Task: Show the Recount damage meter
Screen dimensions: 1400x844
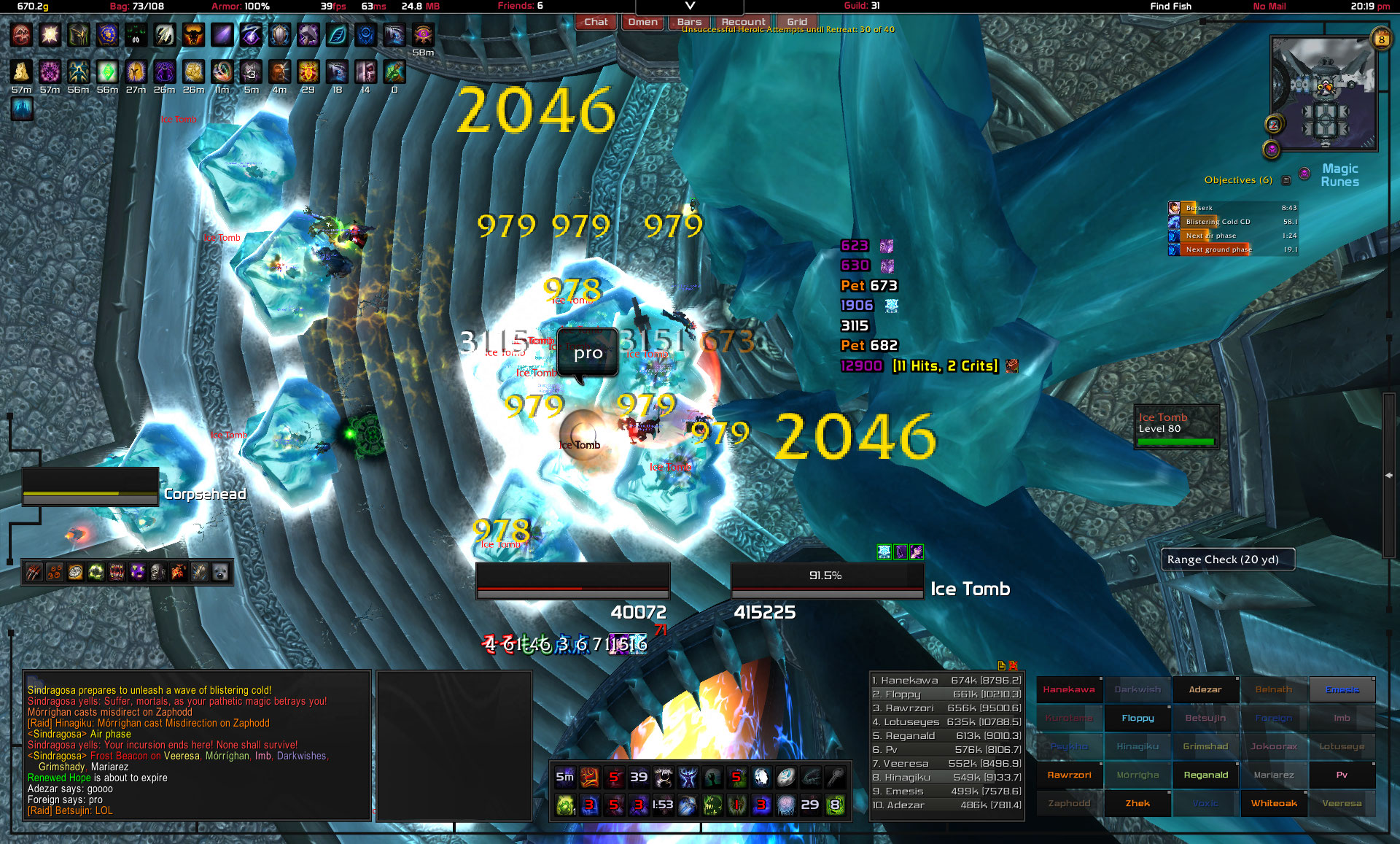Action: pos(743,22)
